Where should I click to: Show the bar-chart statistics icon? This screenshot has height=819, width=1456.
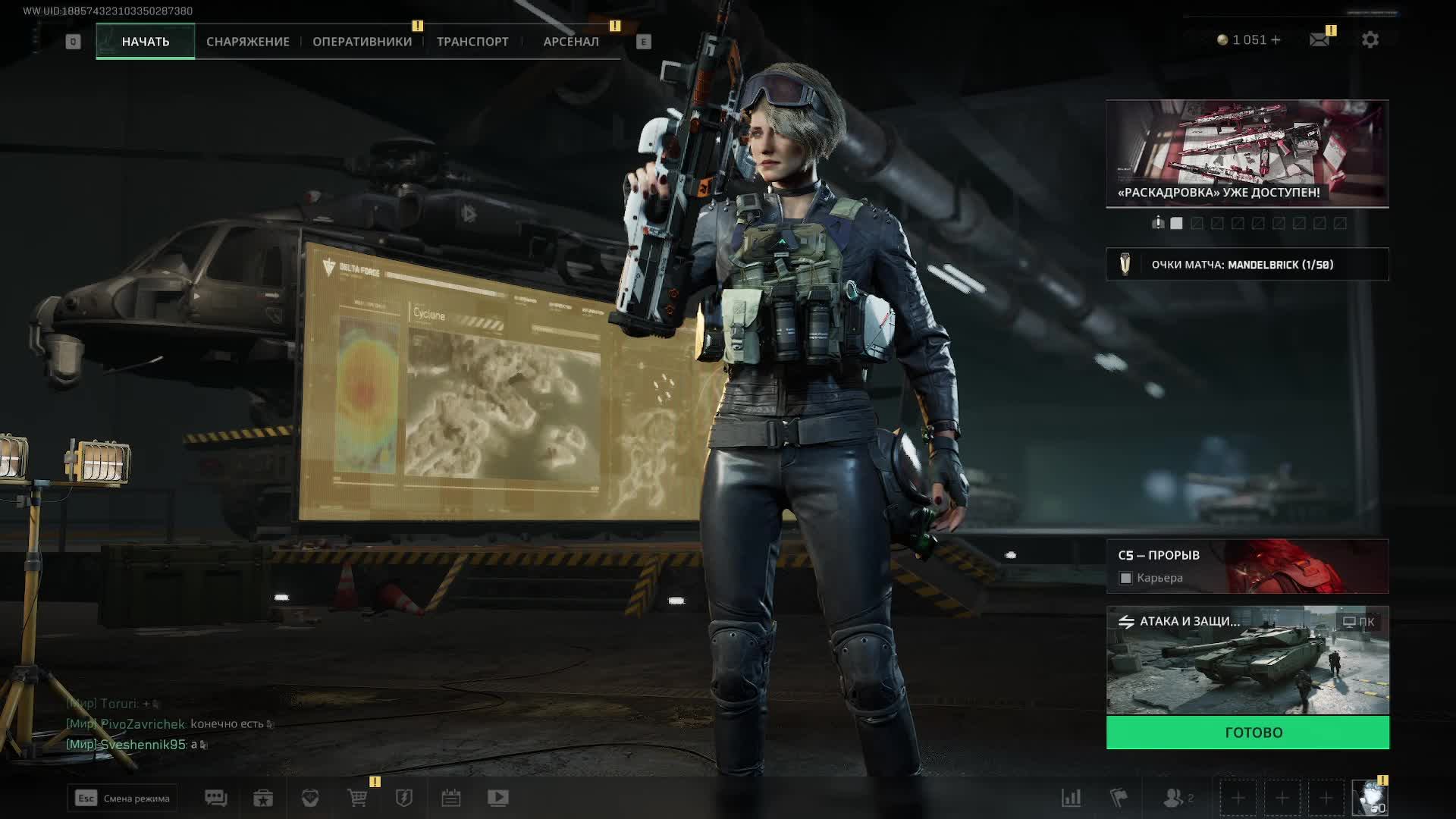point(1071,798)
